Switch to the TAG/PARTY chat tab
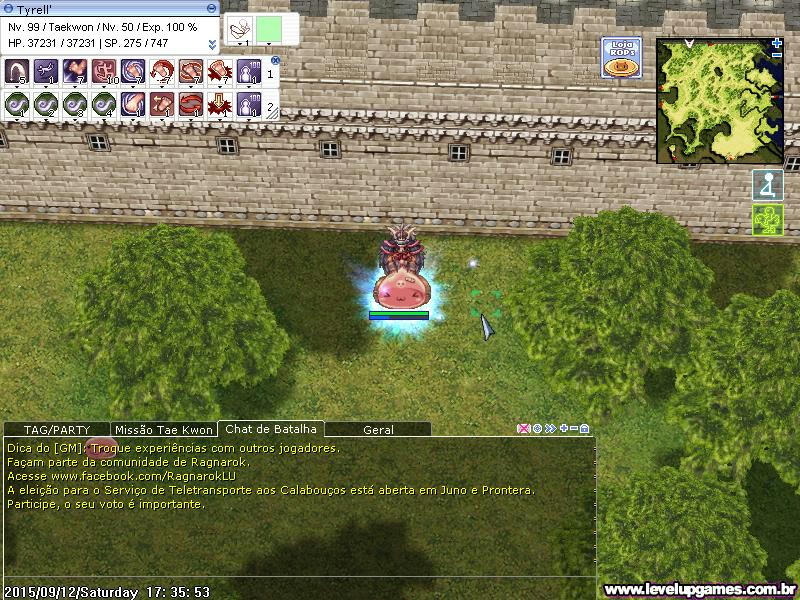Screen dimensions: 800x600 pyautogui.click(x=56, y=429)
